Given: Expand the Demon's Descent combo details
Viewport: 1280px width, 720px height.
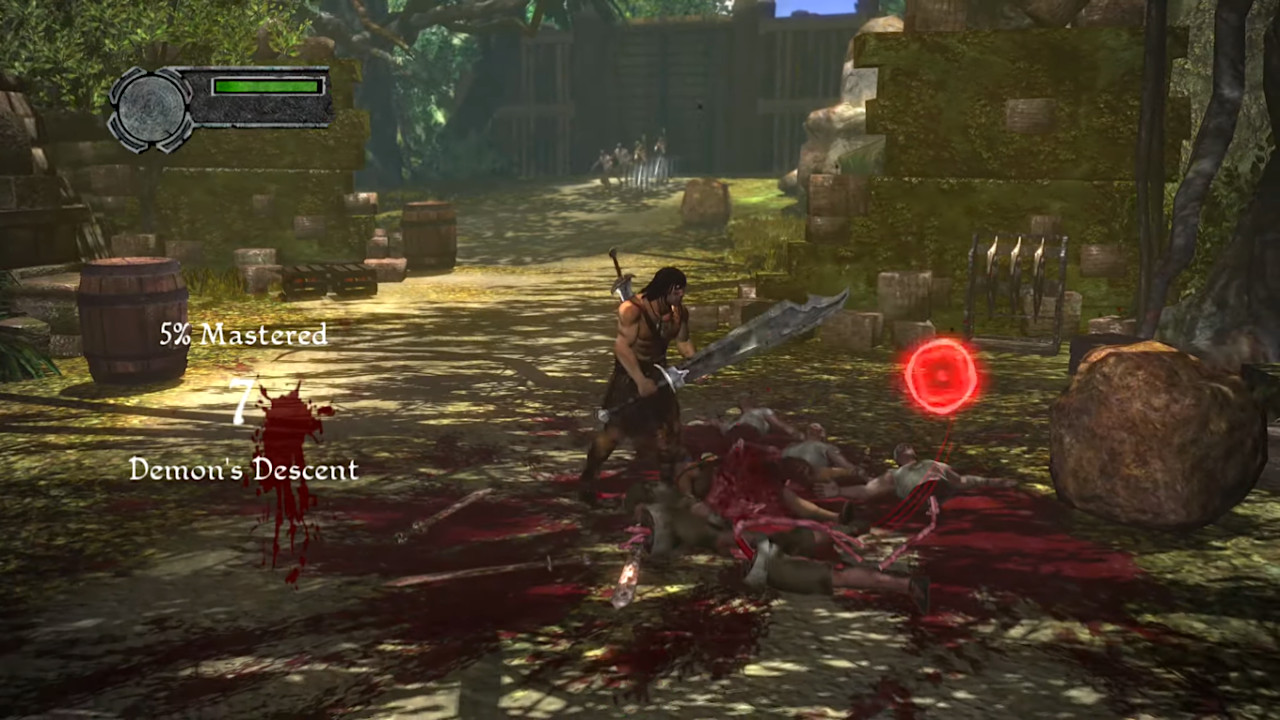Looking at the screenshot, I should click(243, 470).
